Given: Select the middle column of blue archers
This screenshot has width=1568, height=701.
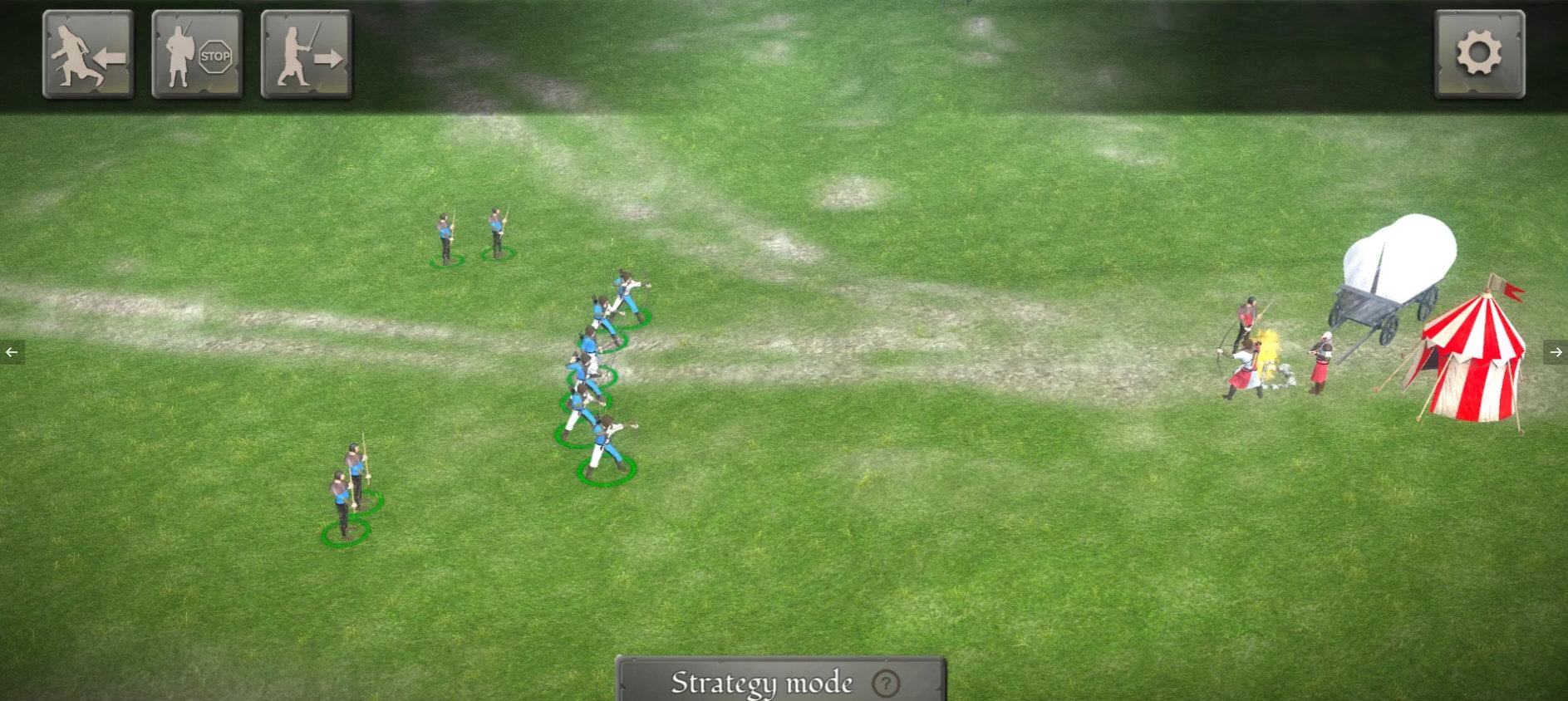Looking at the screenshot, I should [x=598, y=374].
